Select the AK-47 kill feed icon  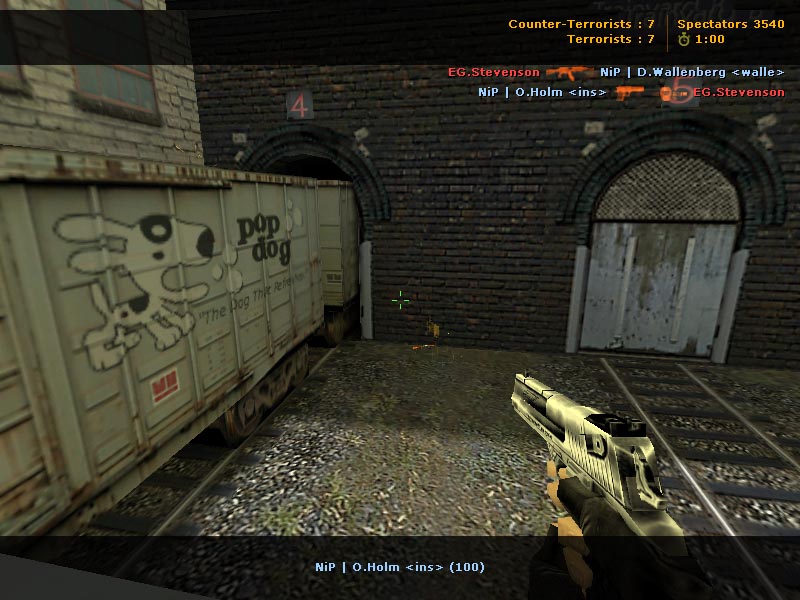[x=569, y=72]
